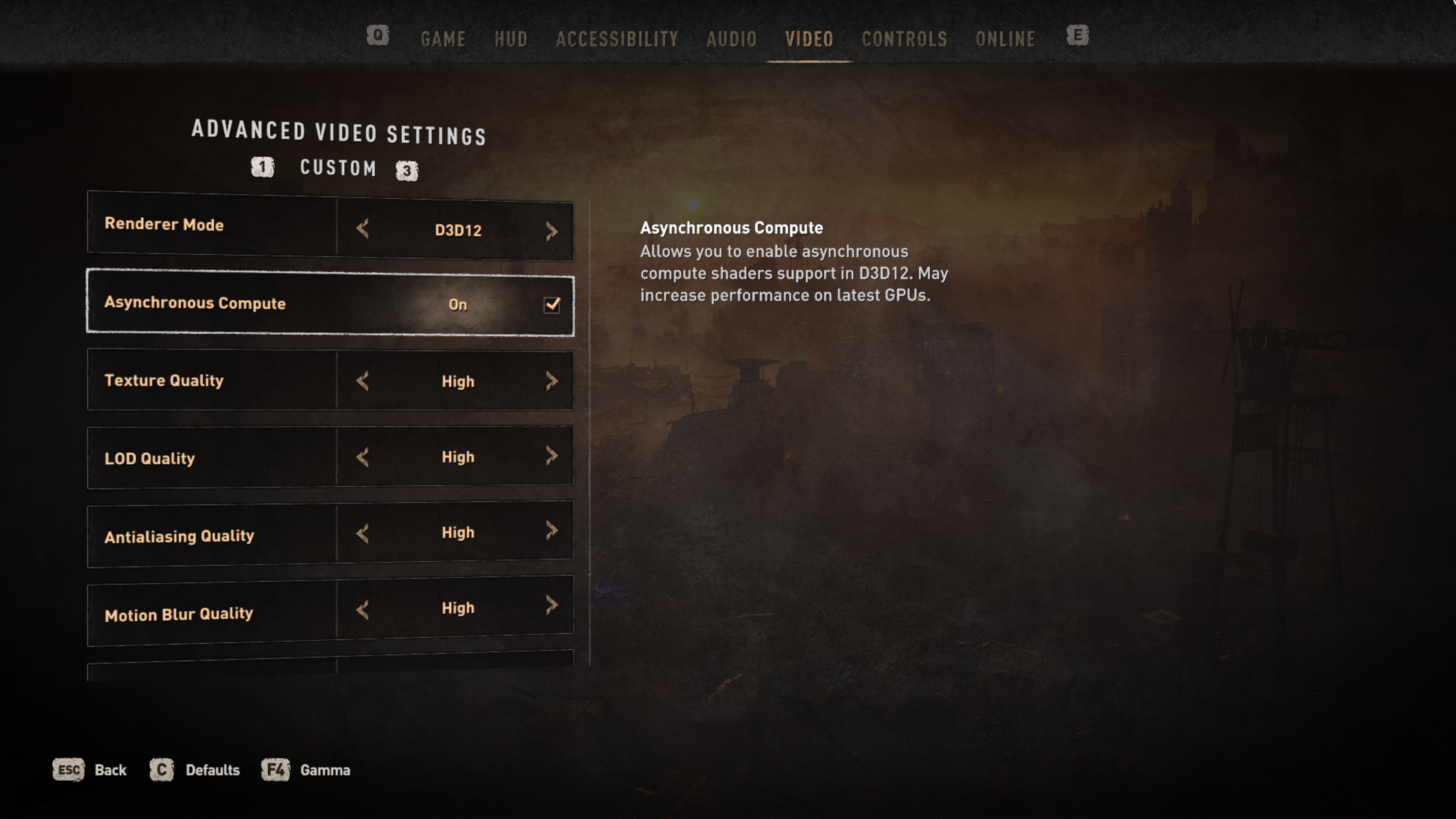This screenshot has width=1456, height=819.
Task: Switch to the Online tab
Action: coord(1006,39)
